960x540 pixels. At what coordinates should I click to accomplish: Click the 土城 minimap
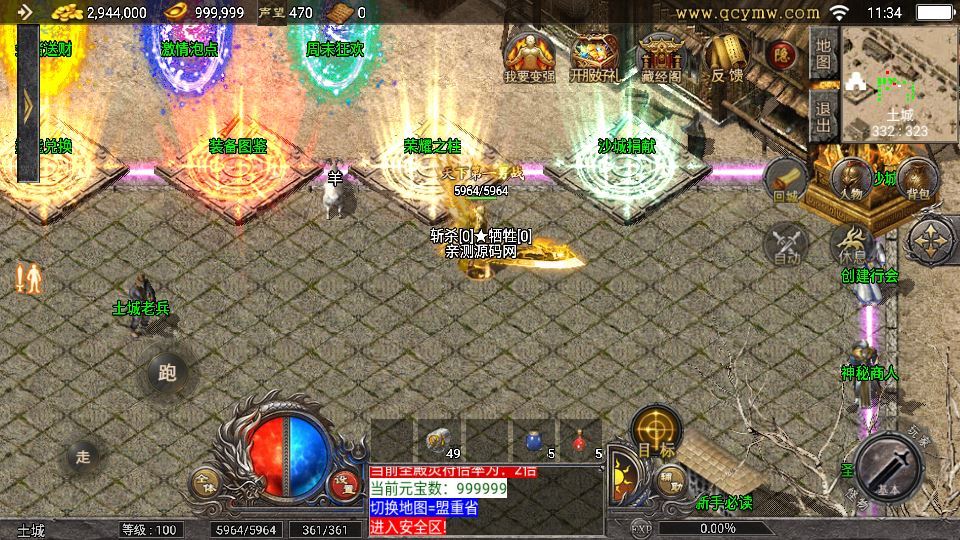coord(899,84)
